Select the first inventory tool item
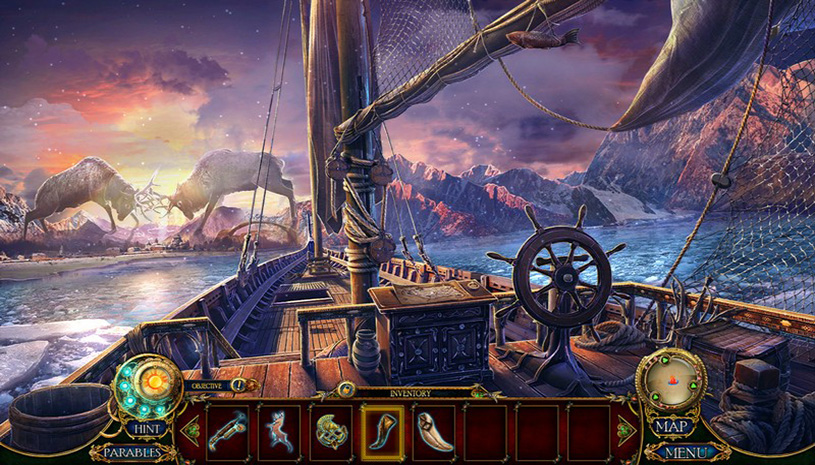Viewport: 815px width, 465px height. [x=227, y=431]
